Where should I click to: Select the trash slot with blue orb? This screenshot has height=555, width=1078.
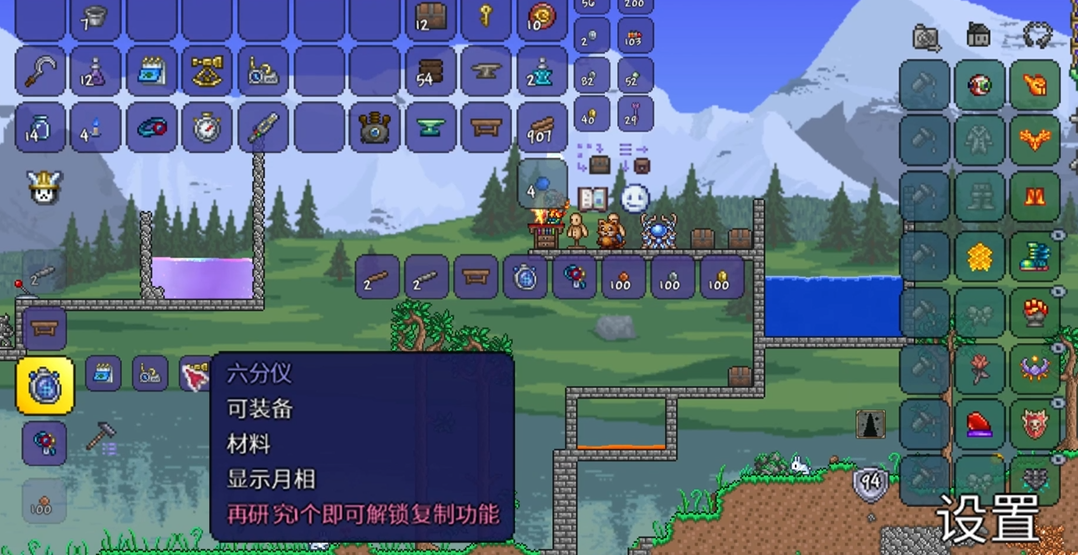point(542,185)
